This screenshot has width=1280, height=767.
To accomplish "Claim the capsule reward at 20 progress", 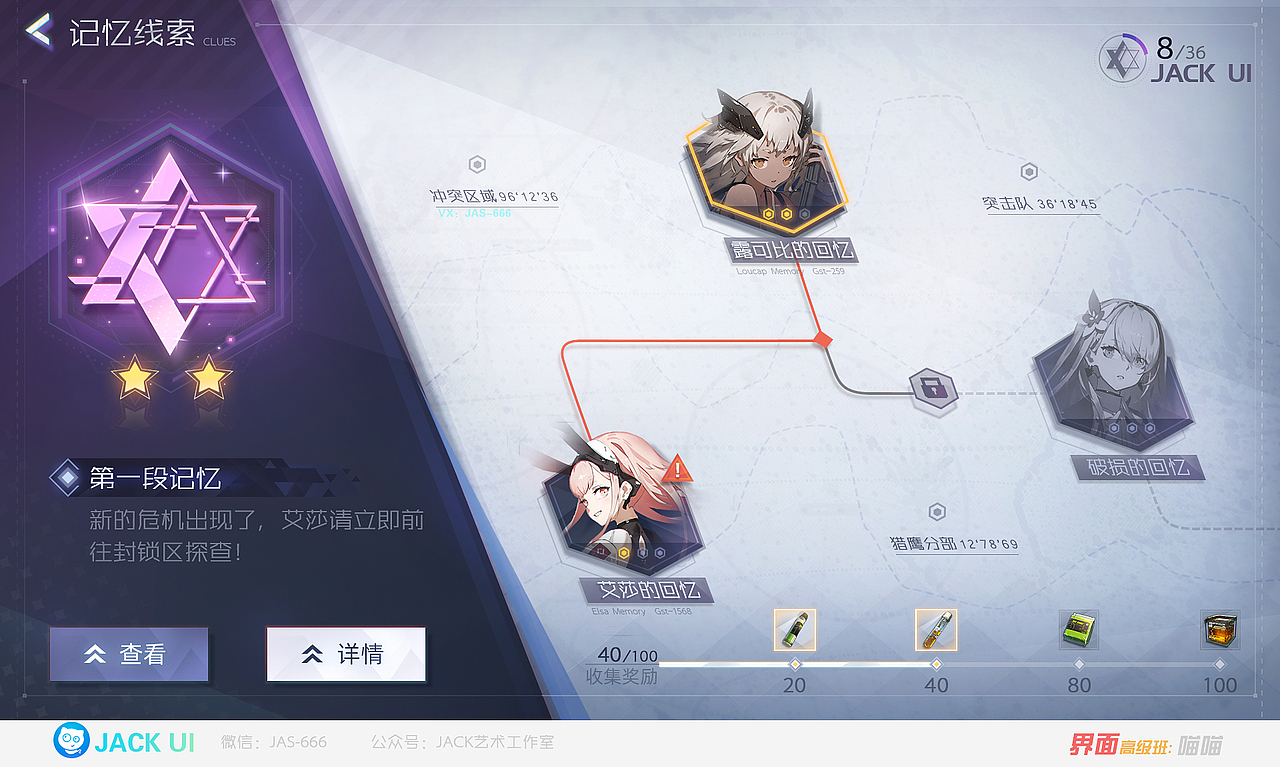I will [794, 630].
